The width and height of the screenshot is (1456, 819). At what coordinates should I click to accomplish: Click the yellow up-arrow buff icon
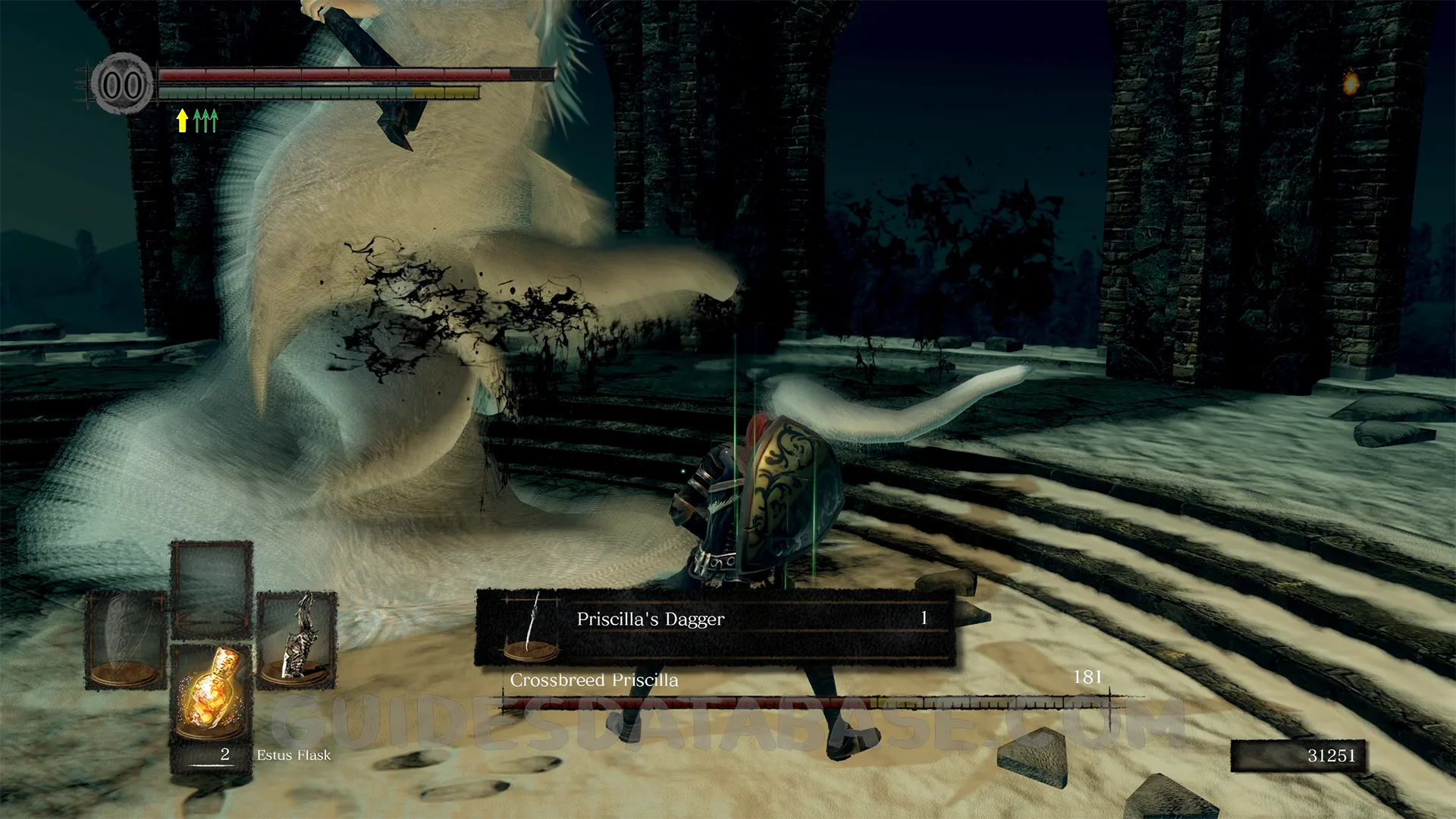pos(182,121)
